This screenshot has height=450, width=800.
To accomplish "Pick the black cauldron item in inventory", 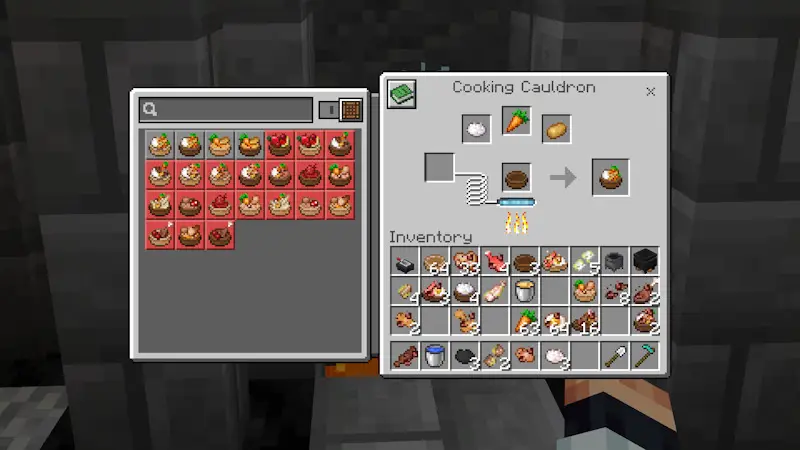I will tap(645, 262).
